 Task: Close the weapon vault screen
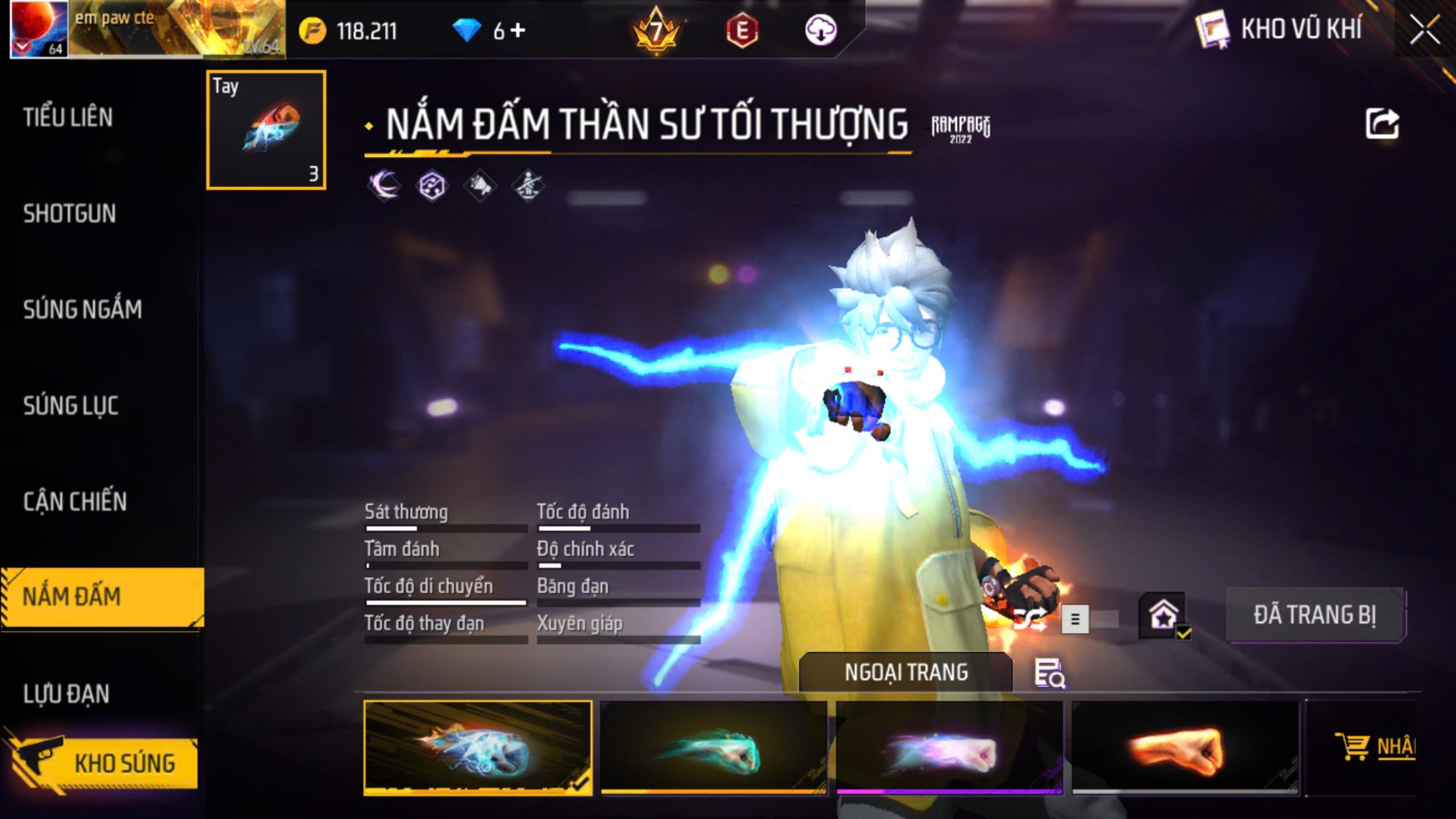1424,30
